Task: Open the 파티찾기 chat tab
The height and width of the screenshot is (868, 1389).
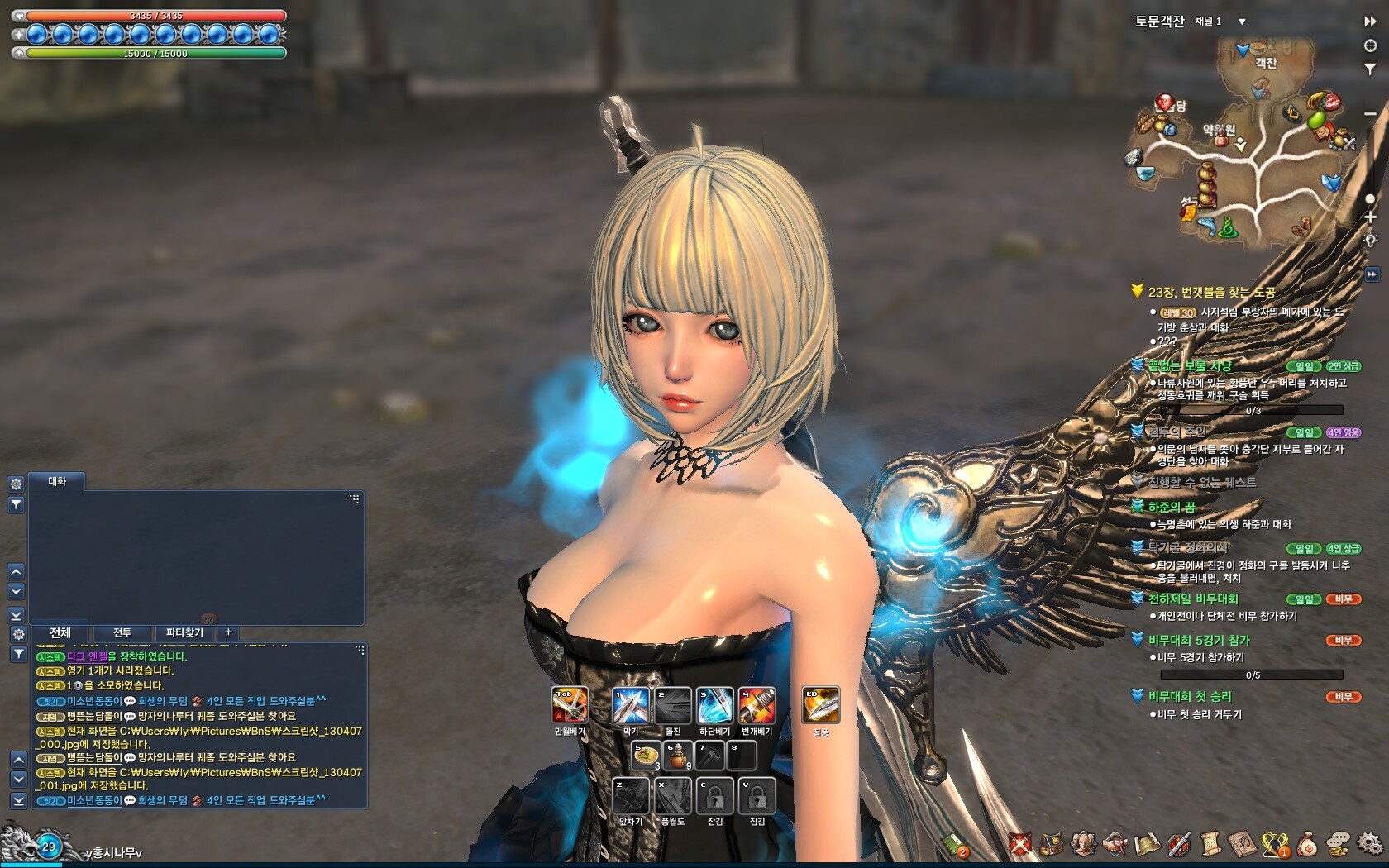Action: coord(184,632)
